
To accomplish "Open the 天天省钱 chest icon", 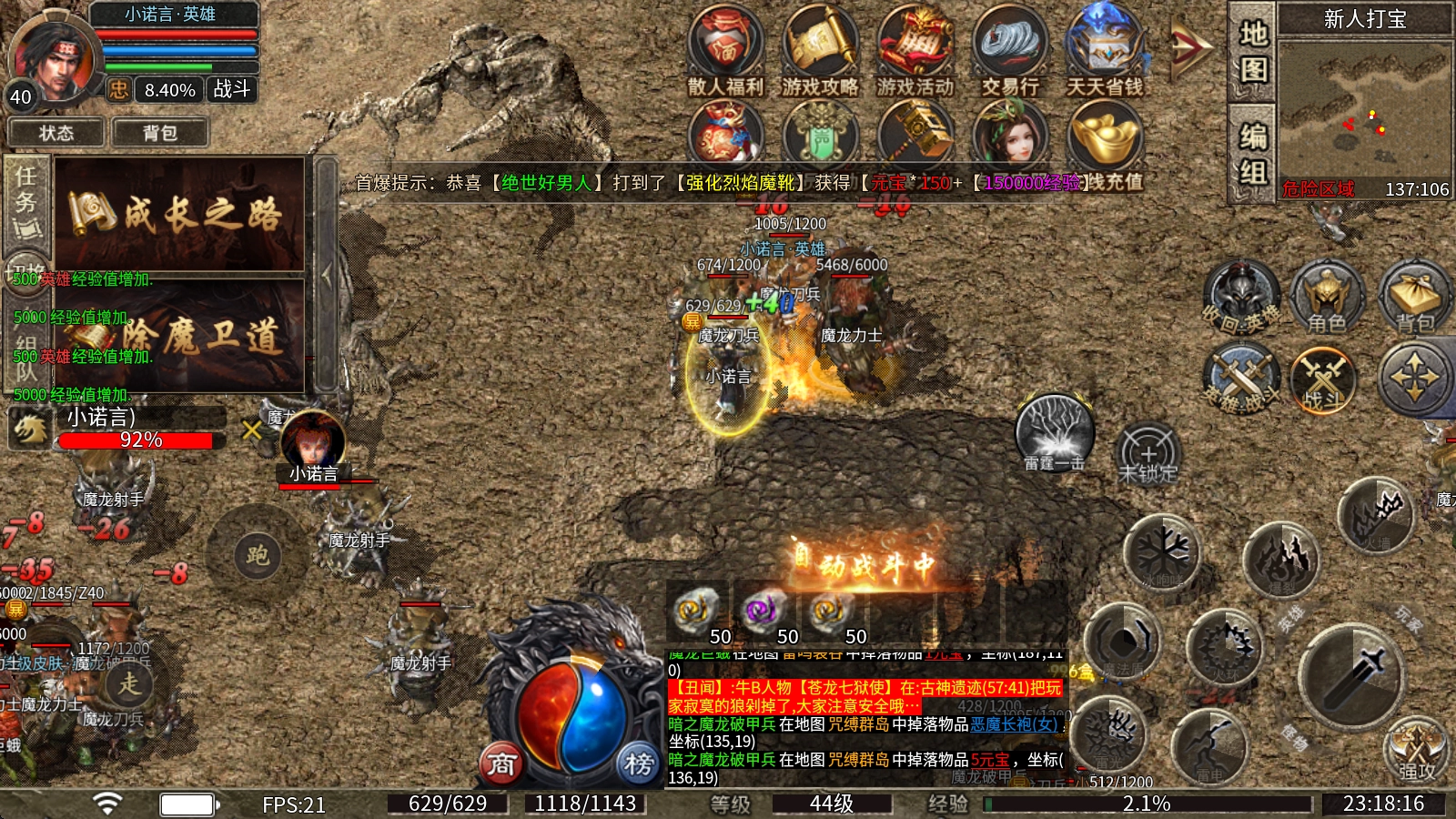I will click(x=1105, y=50).
